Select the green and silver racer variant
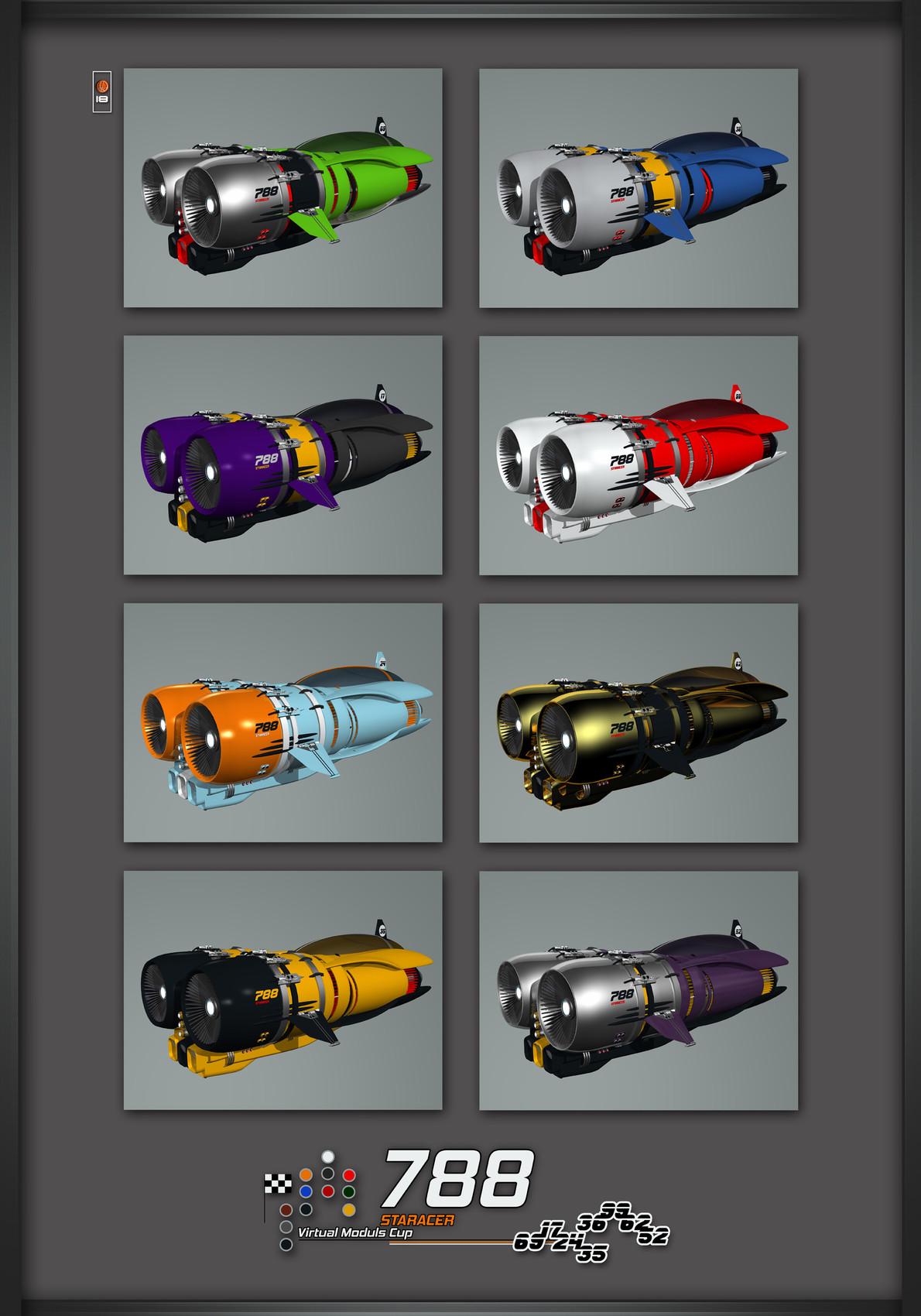The image size is (921, 1316). click(x=282, y=188)
